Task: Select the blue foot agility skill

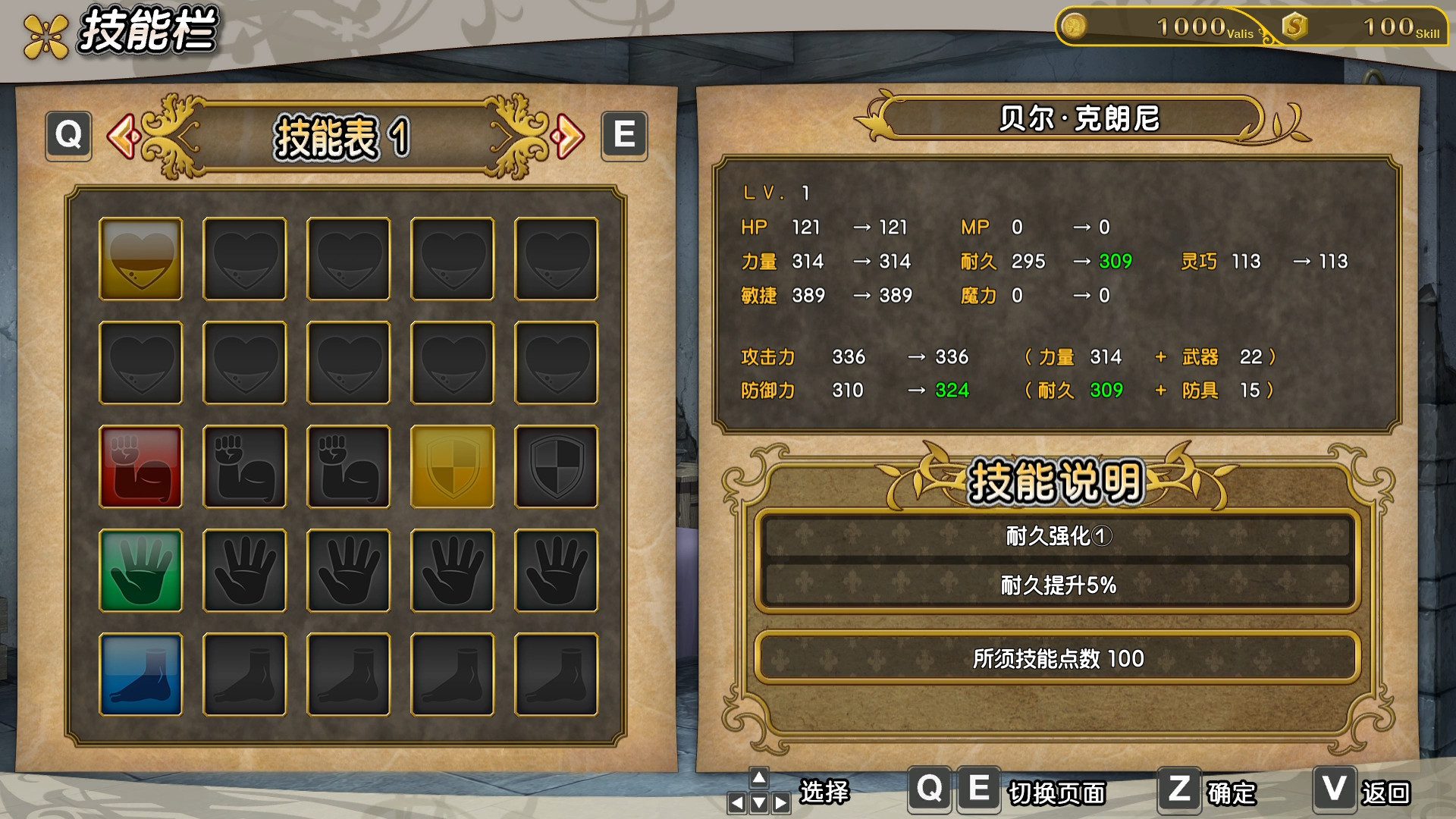Action: (x=140, y=672)
